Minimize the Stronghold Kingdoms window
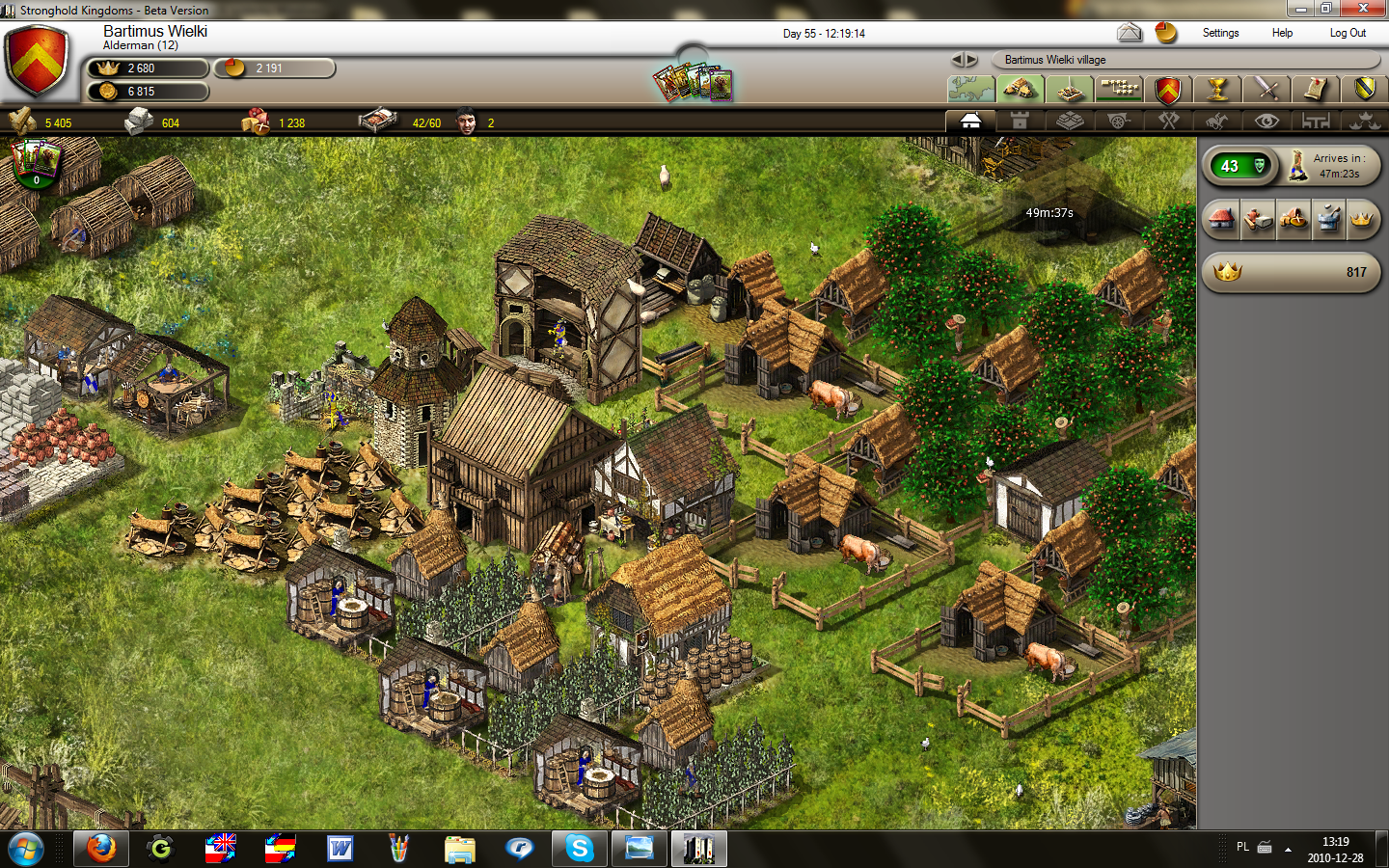The height and width of the screenshot is (868, 1389). pyautogui.click(x=1301, y=9)
